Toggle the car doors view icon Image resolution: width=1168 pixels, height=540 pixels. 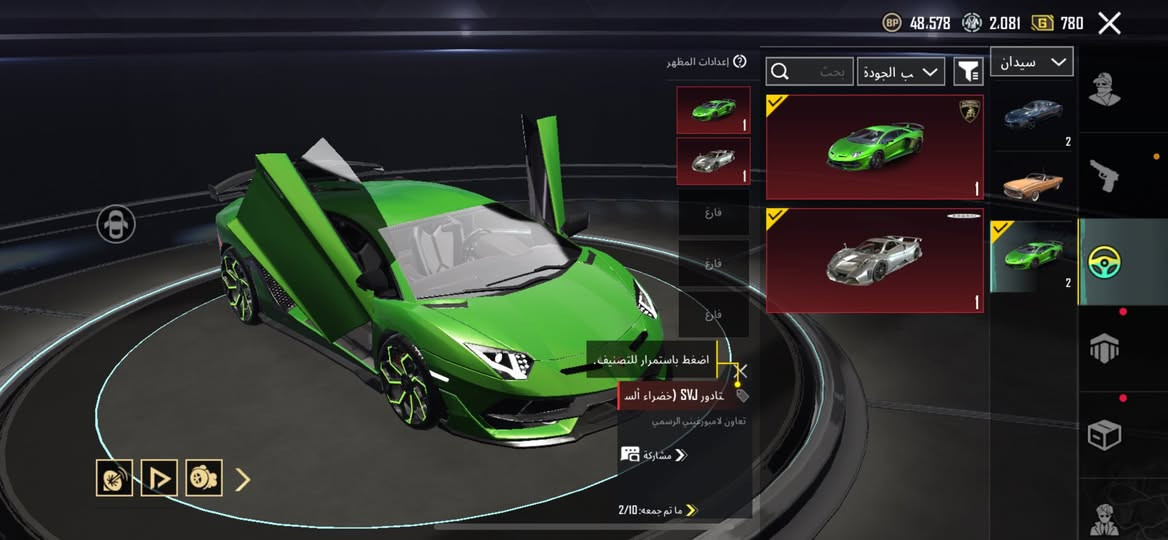(x=116, y=224)
